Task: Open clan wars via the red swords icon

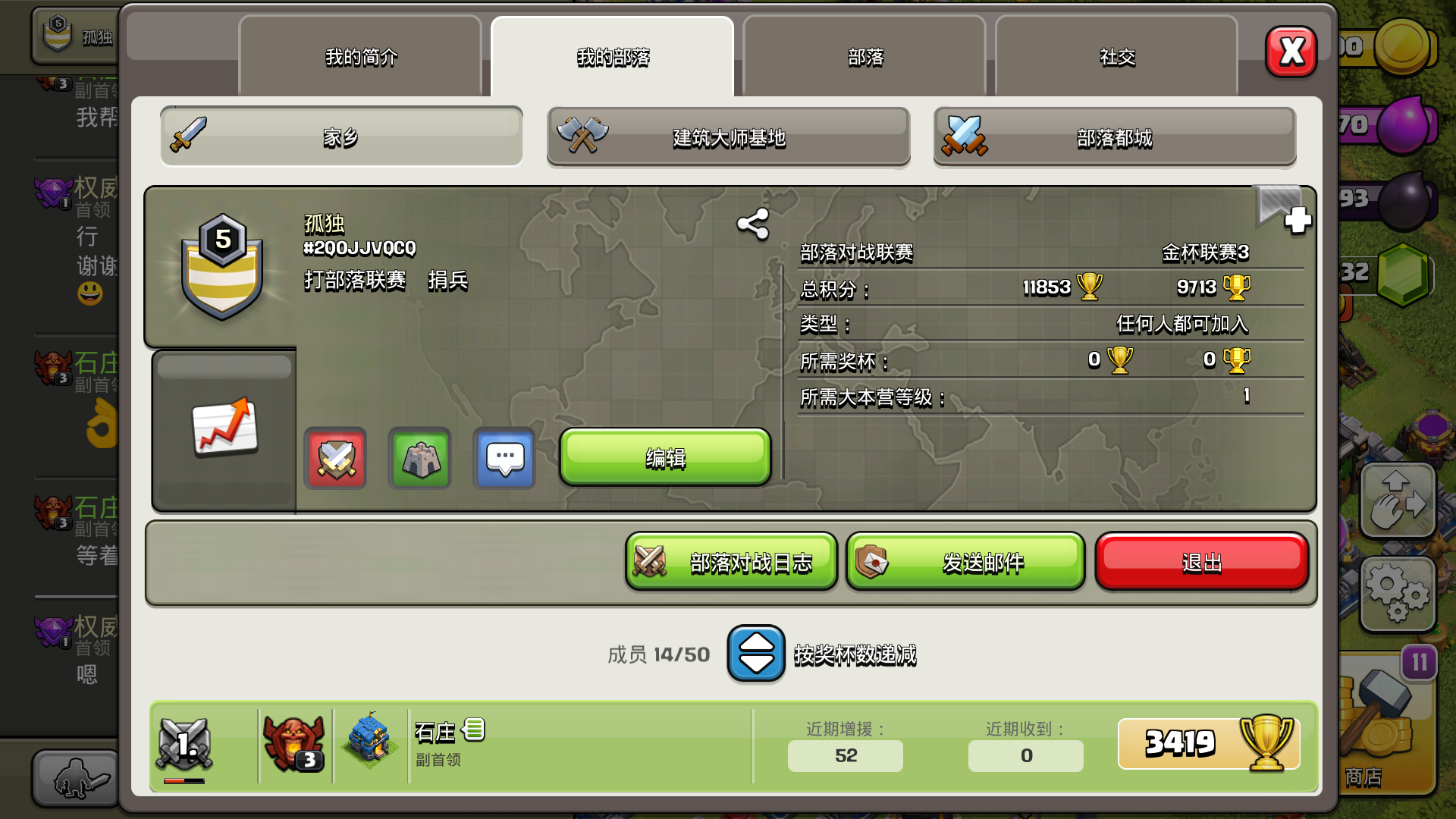Action: tap(334, 458)
